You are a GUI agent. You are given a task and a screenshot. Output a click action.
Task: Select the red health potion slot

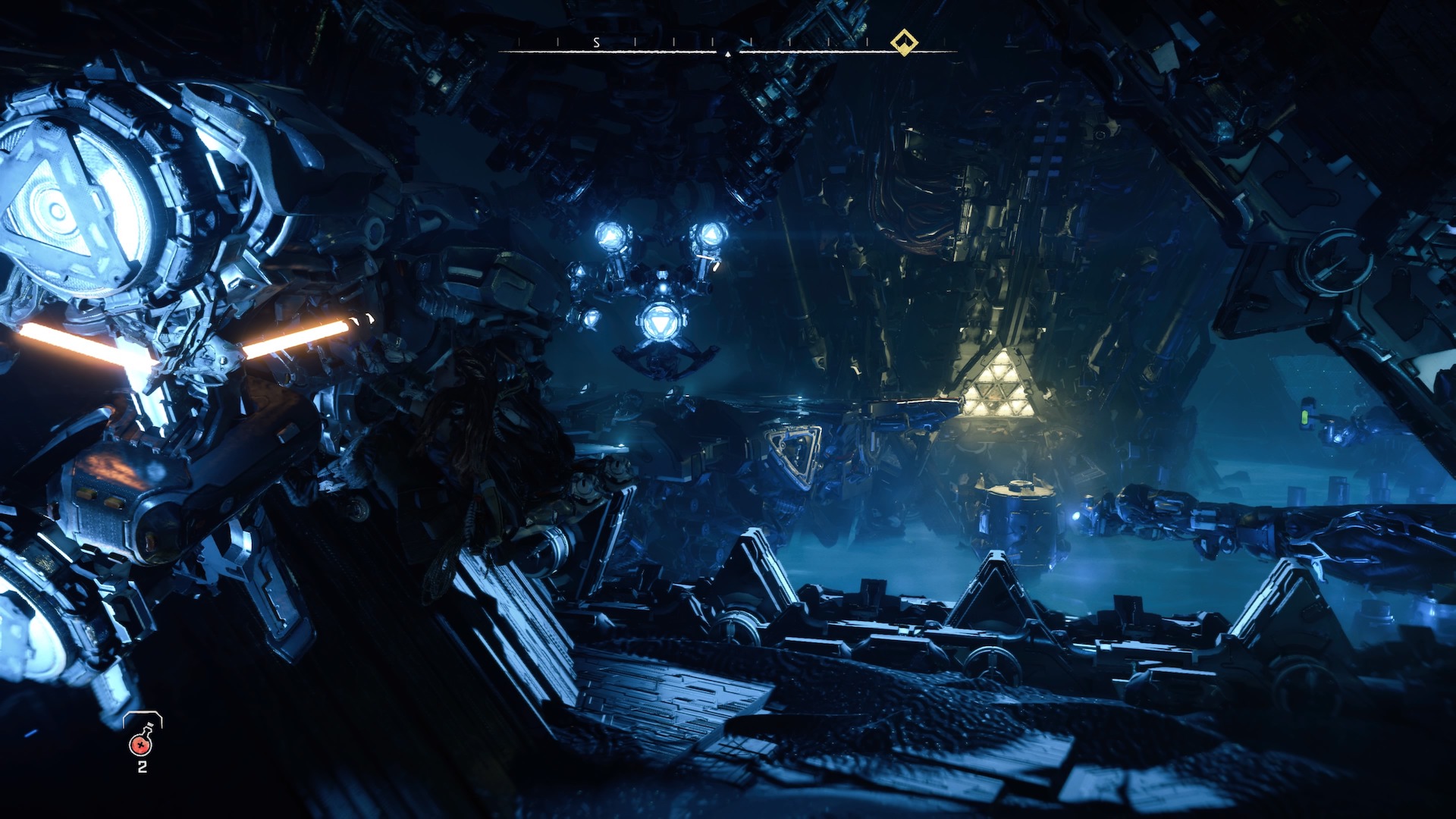click(142, 743)
